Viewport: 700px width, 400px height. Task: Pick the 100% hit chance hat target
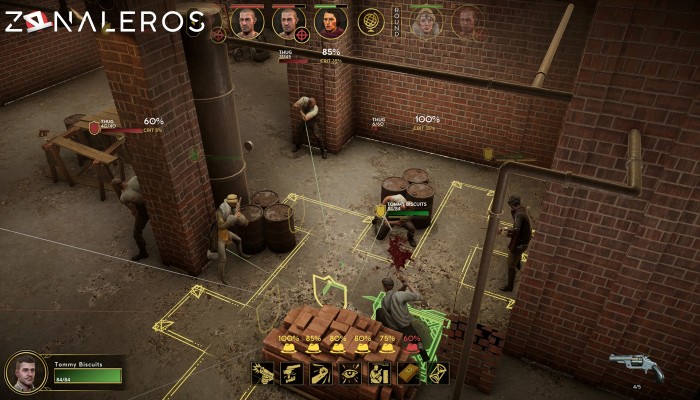click(289, 348)
